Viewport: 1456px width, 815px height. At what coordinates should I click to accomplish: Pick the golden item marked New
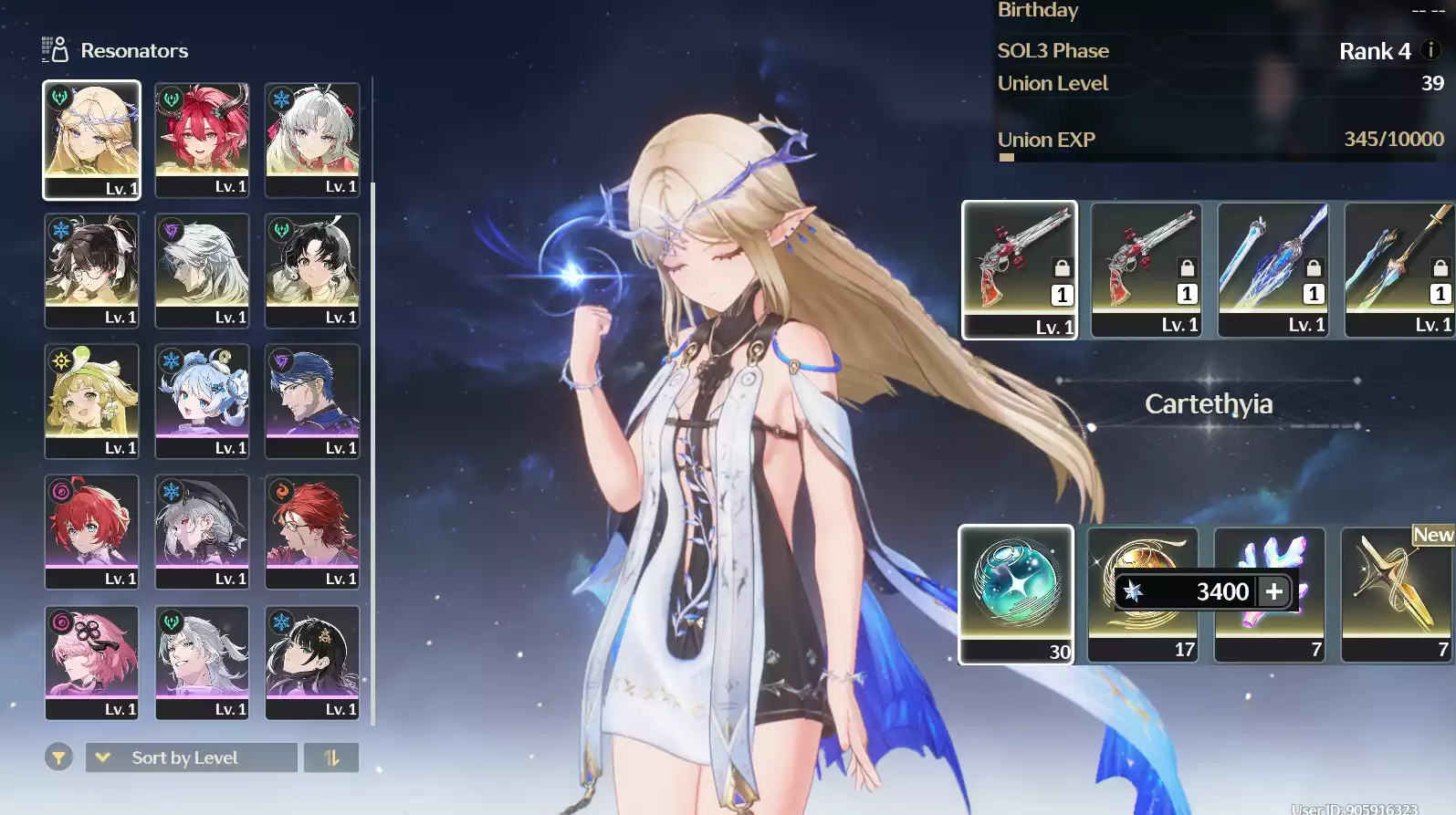point(1398,593)
